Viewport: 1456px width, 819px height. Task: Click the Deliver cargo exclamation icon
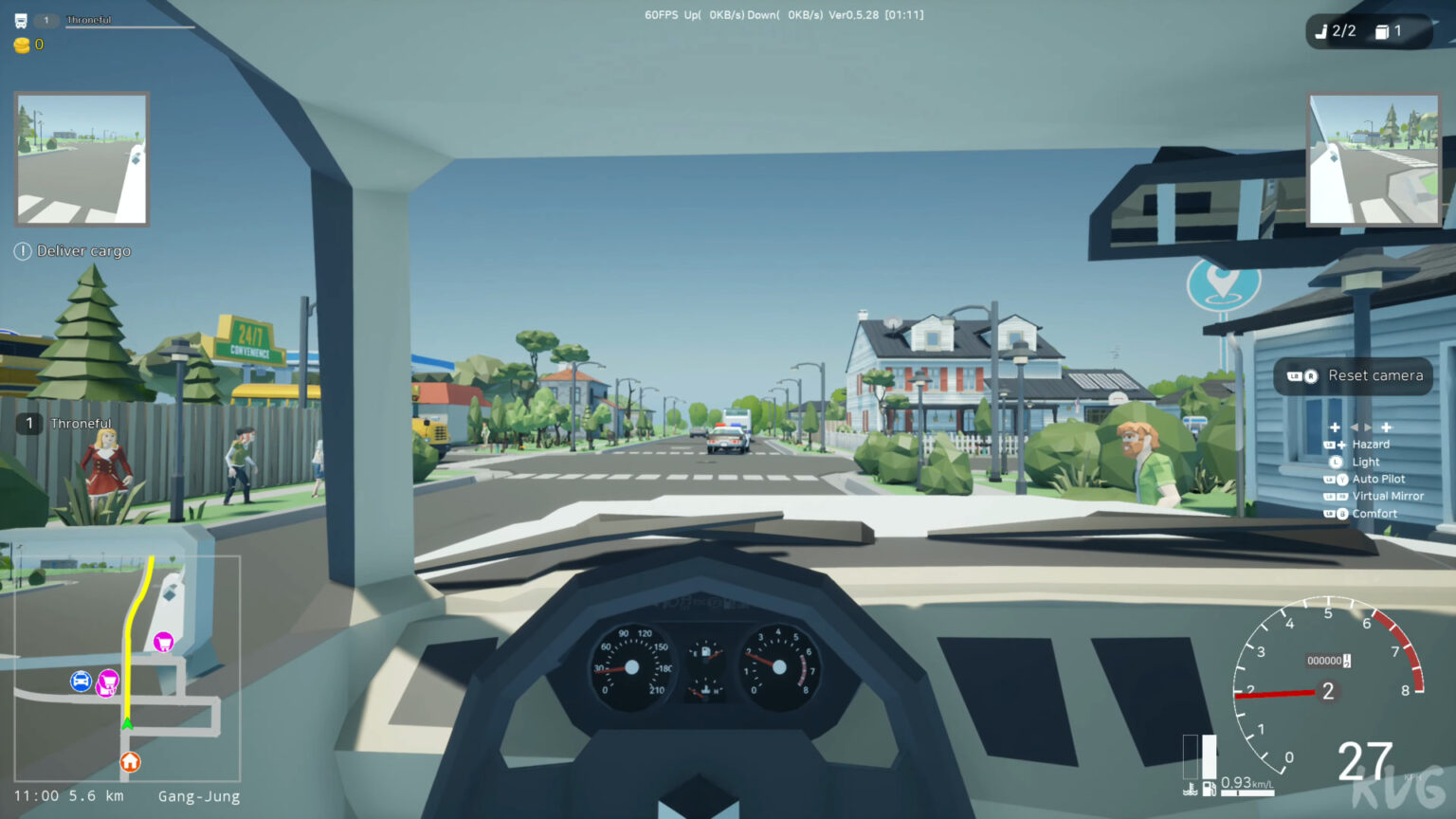(21, 250)
